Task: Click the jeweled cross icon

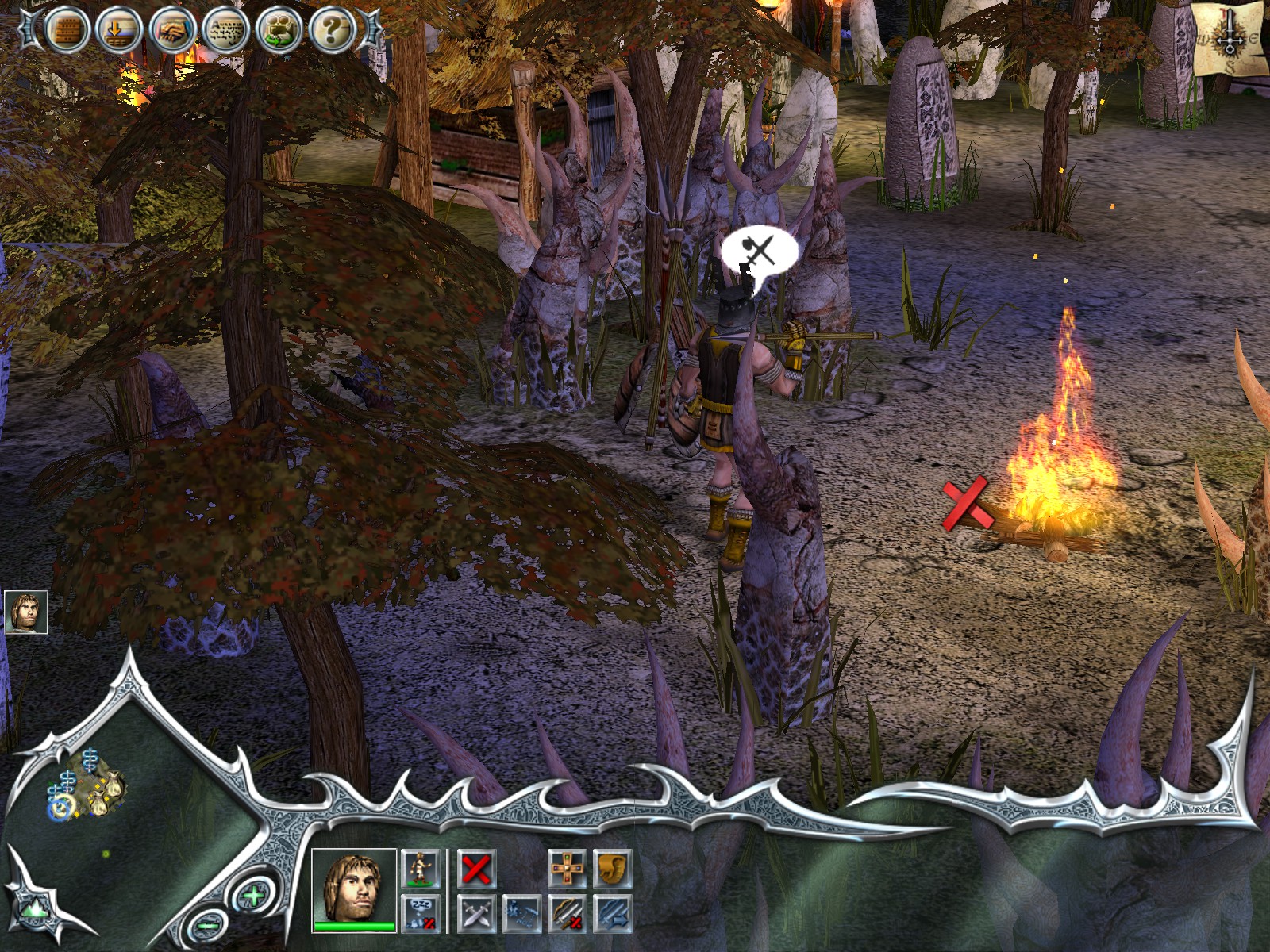Action: tap(568, 869)
